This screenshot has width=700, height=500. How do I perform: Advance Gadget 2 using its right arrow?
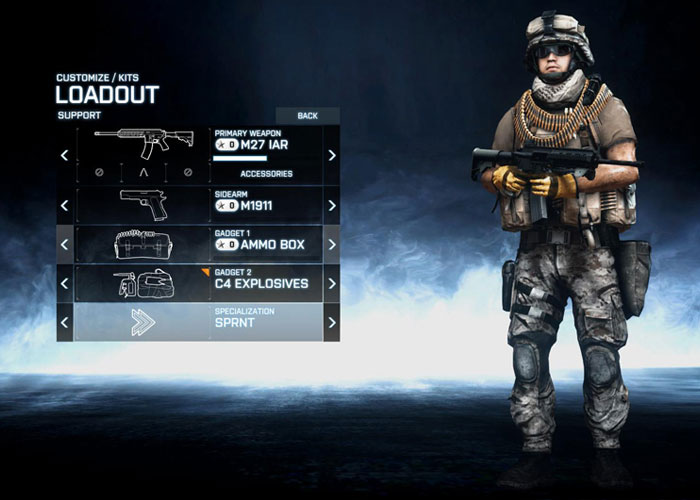[332, 283]
